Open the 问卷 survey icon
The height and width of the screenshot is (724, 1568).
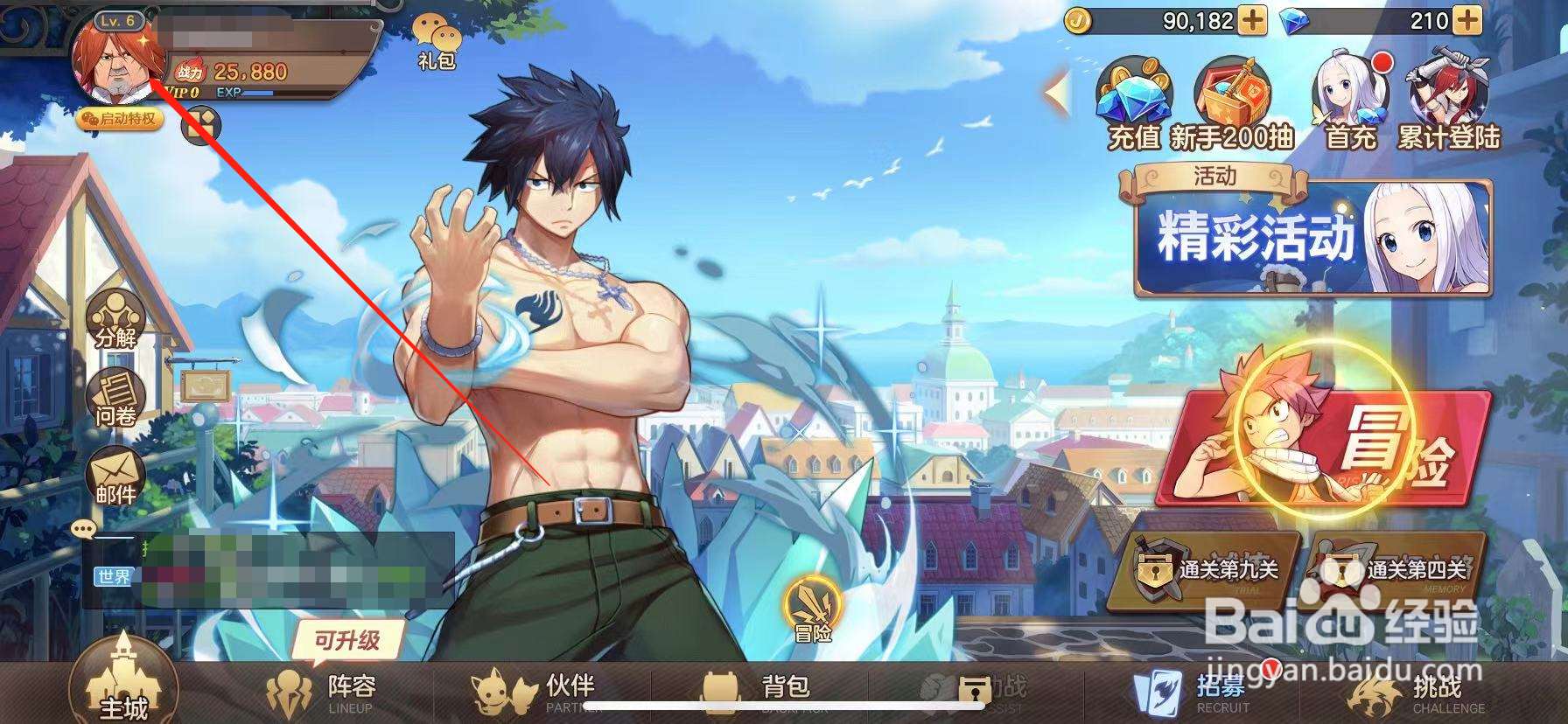click(x=115, y=398)
